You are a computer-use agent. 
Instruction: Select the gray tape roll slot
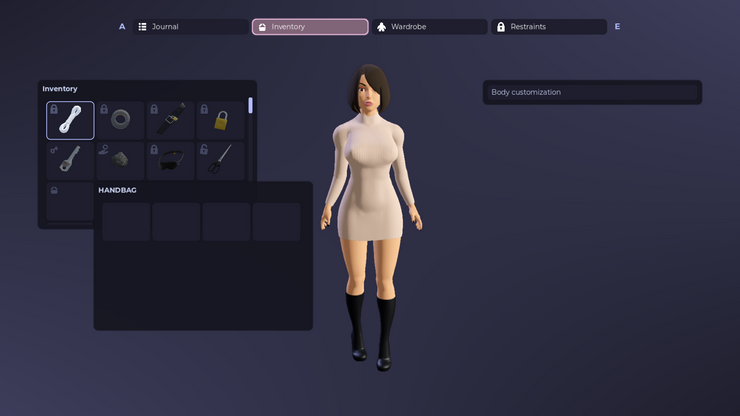tap(121, 120)
